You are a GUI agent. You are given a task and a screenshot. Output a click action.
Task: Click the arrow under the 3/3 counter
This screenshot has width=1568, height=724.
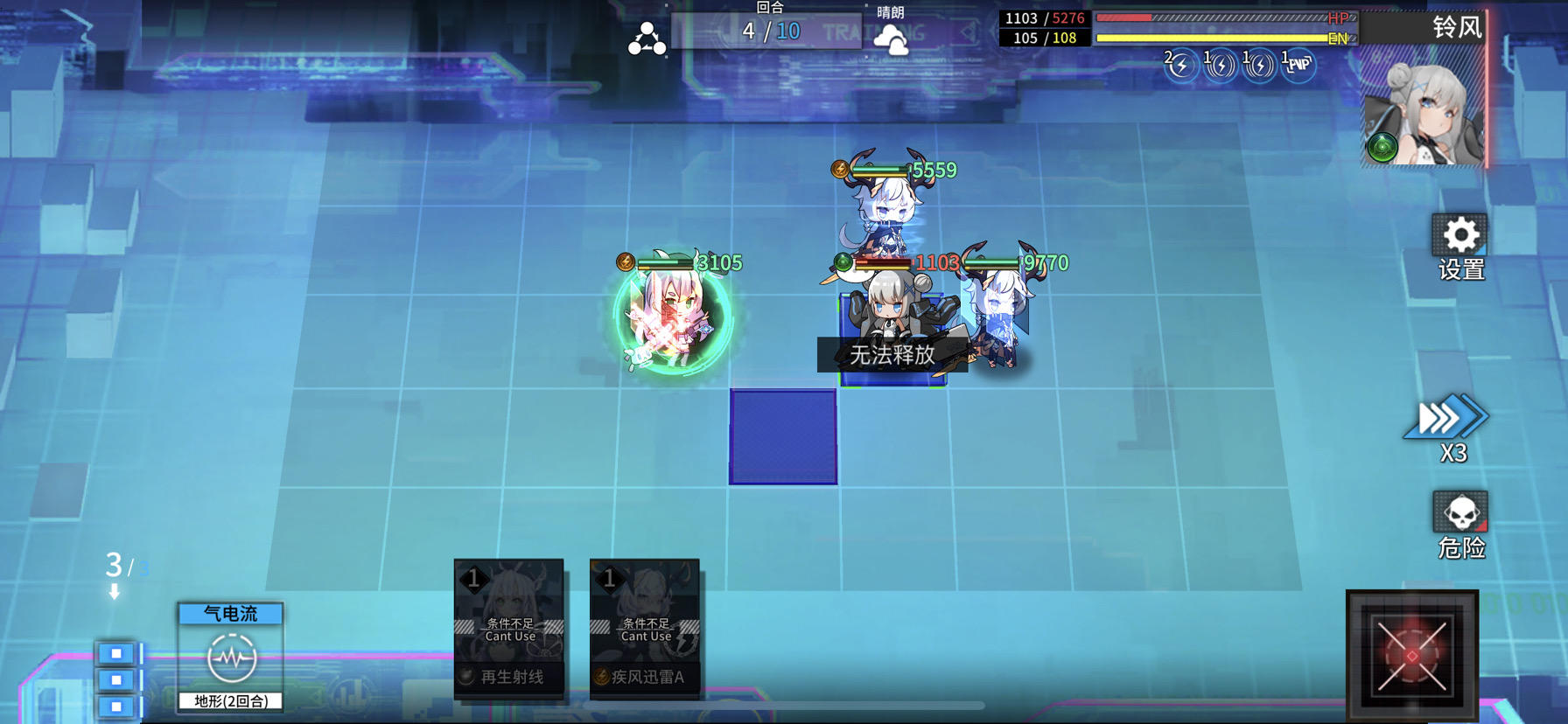point(113,592)
